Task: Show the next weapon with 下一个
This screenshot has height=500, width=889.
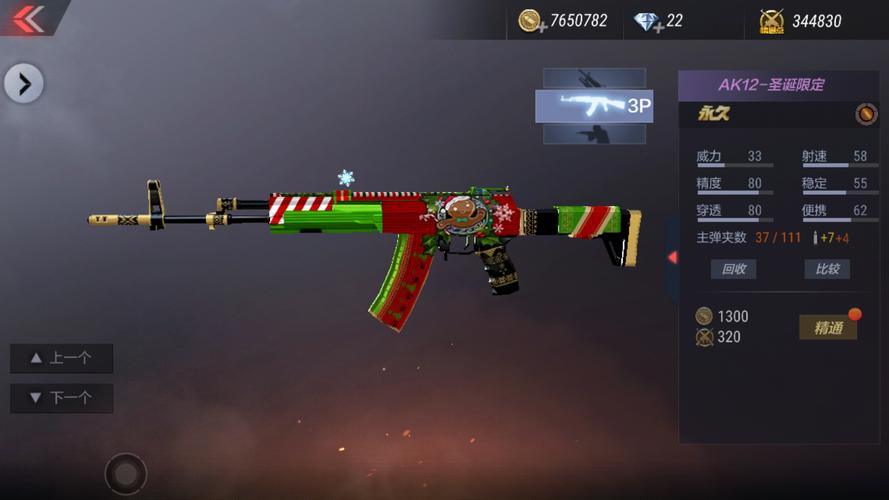Action: (61, 398)
